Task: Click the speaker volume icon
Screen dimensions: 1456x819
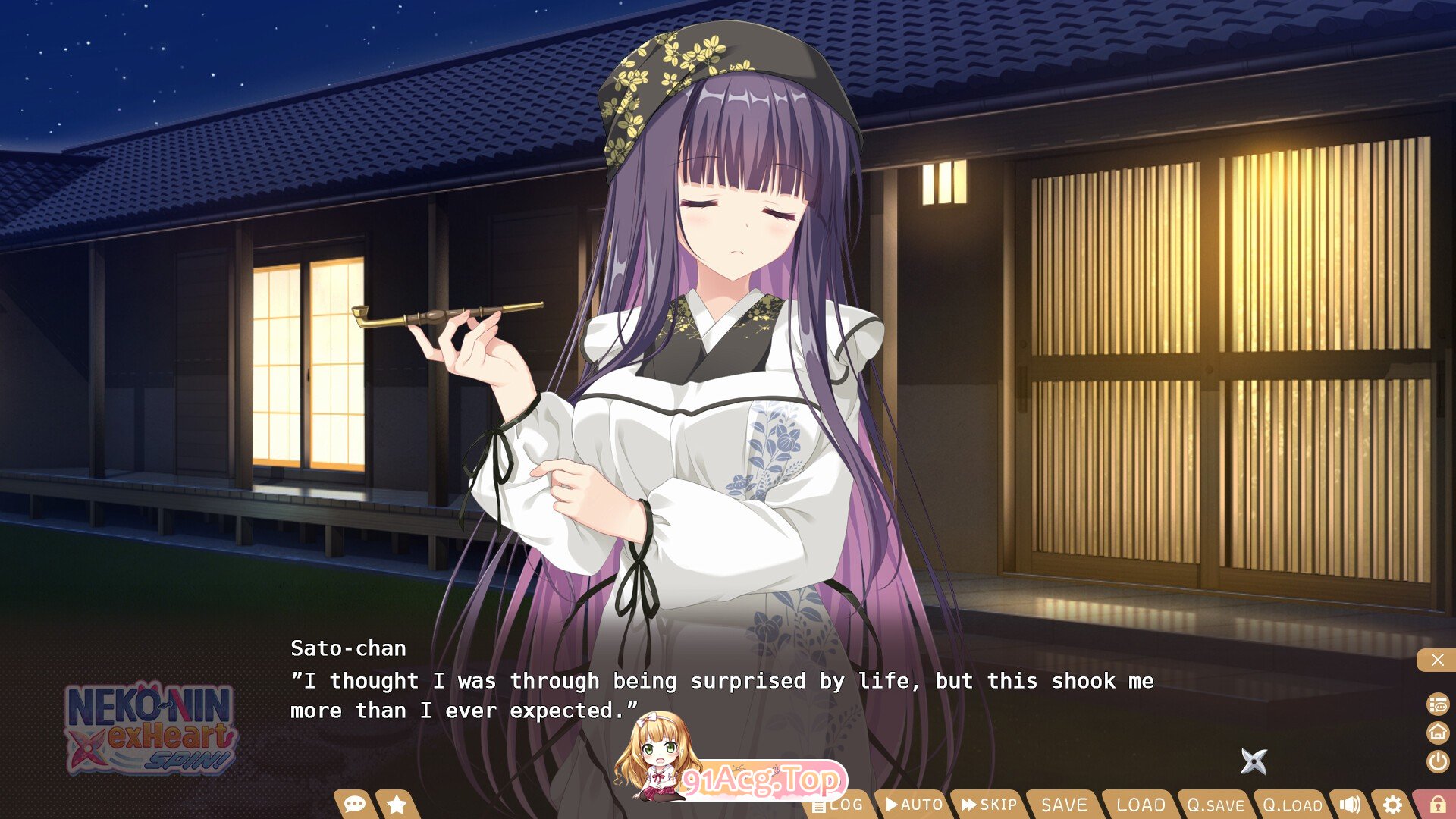Action: (x=1350, y=805)
